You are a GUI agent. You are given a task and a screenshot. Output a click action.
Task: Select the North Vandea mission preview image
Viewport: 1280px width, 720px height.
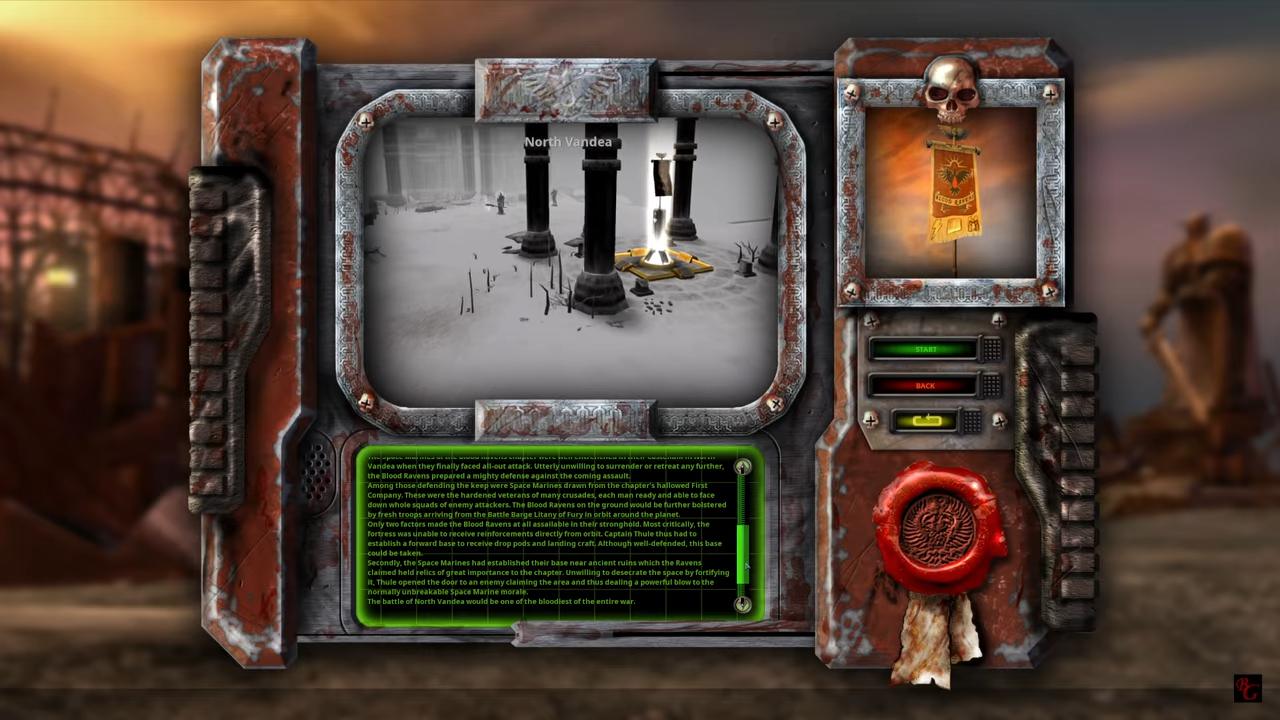pyautogui.click(x=570, y=260)
